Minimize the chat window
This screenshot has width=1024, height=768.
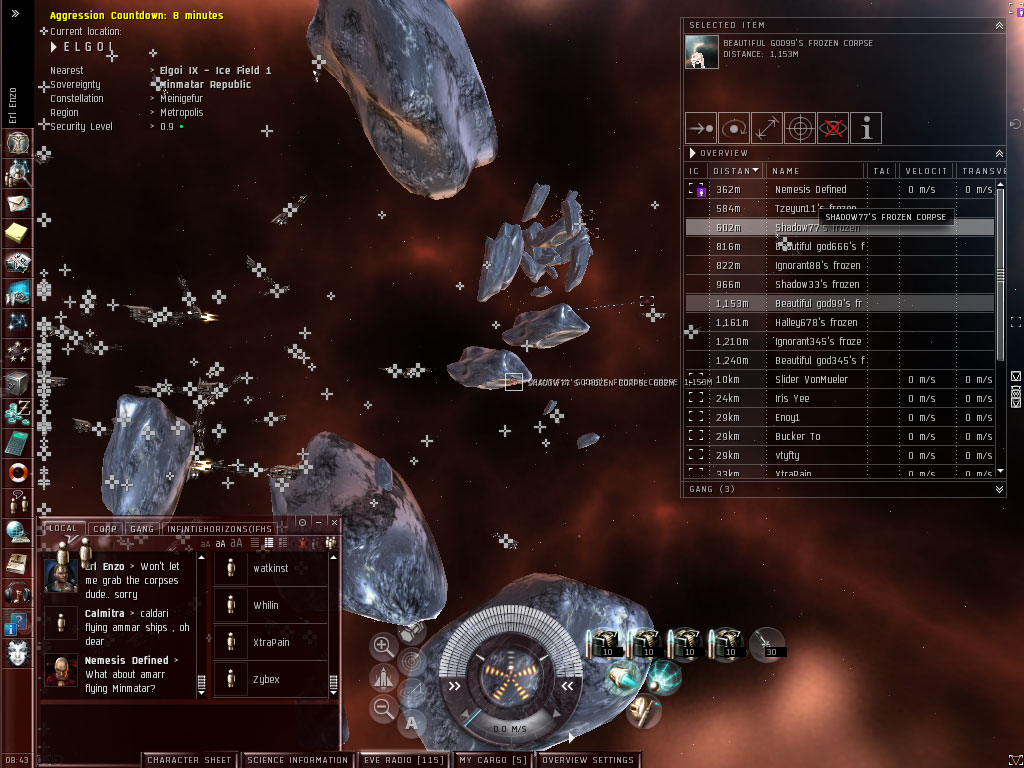319,523
